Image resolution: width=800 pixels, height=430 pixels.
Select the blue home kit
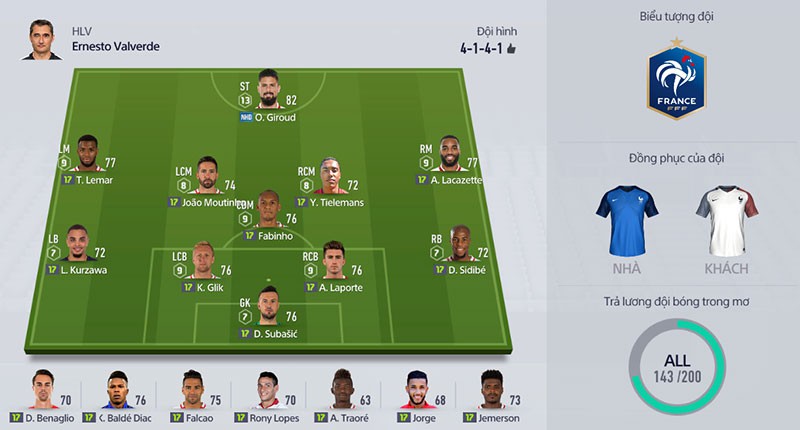click(x=627, y=220)
